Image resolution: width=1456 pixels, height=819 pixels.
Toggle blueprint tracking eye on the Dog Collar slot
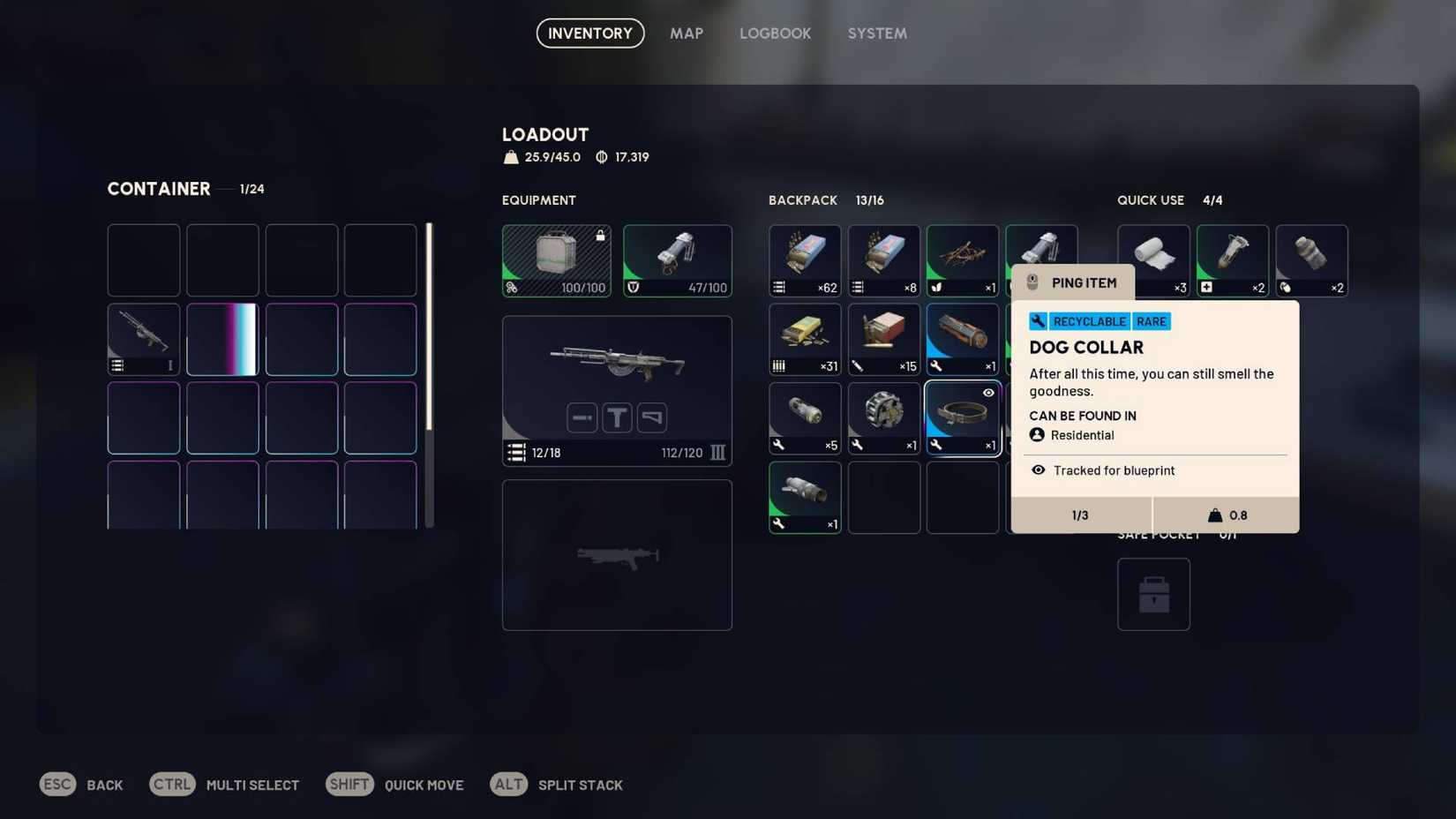[x=987, y=393]
